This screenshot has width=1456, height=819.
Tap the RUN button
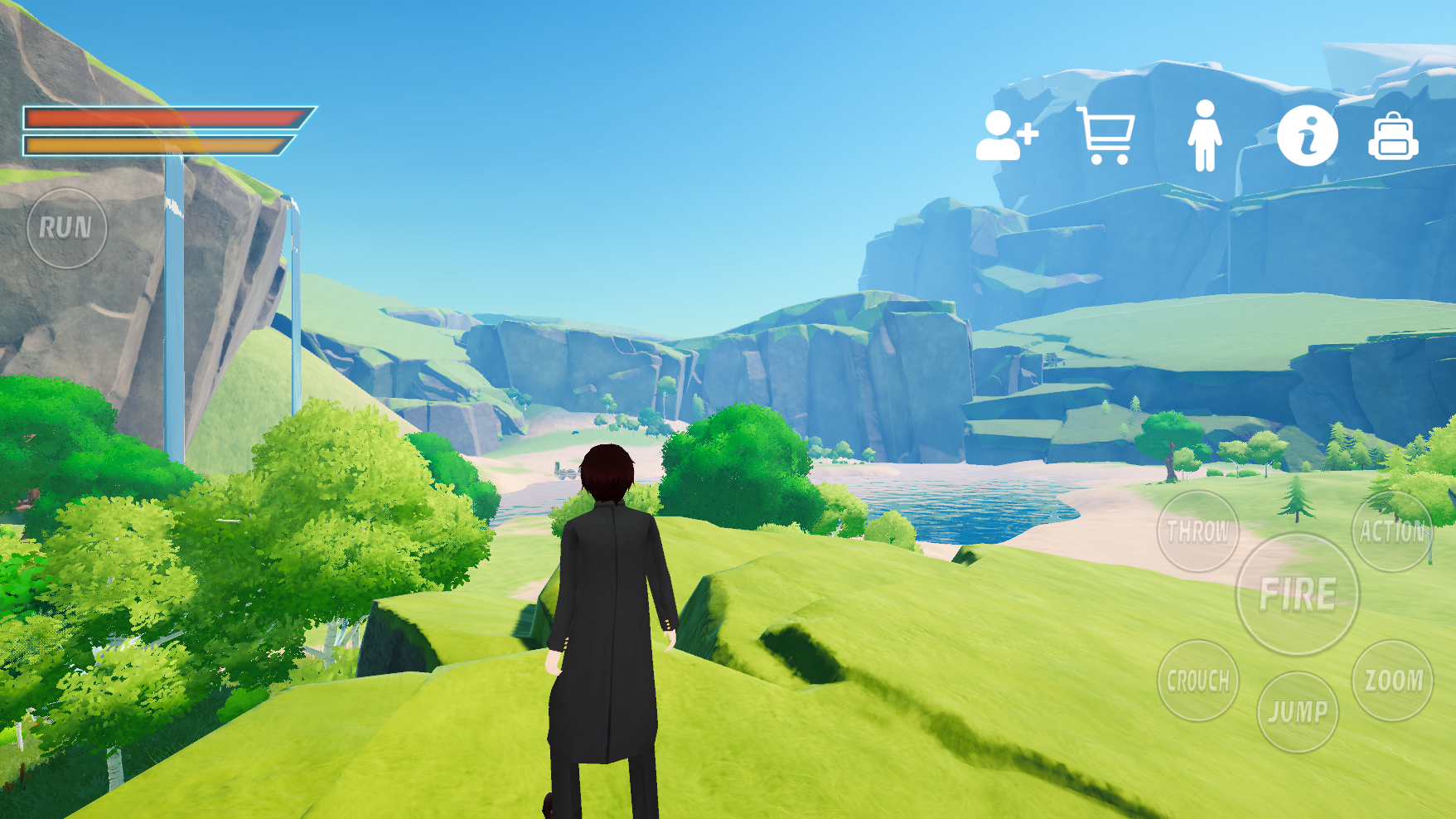66,228
